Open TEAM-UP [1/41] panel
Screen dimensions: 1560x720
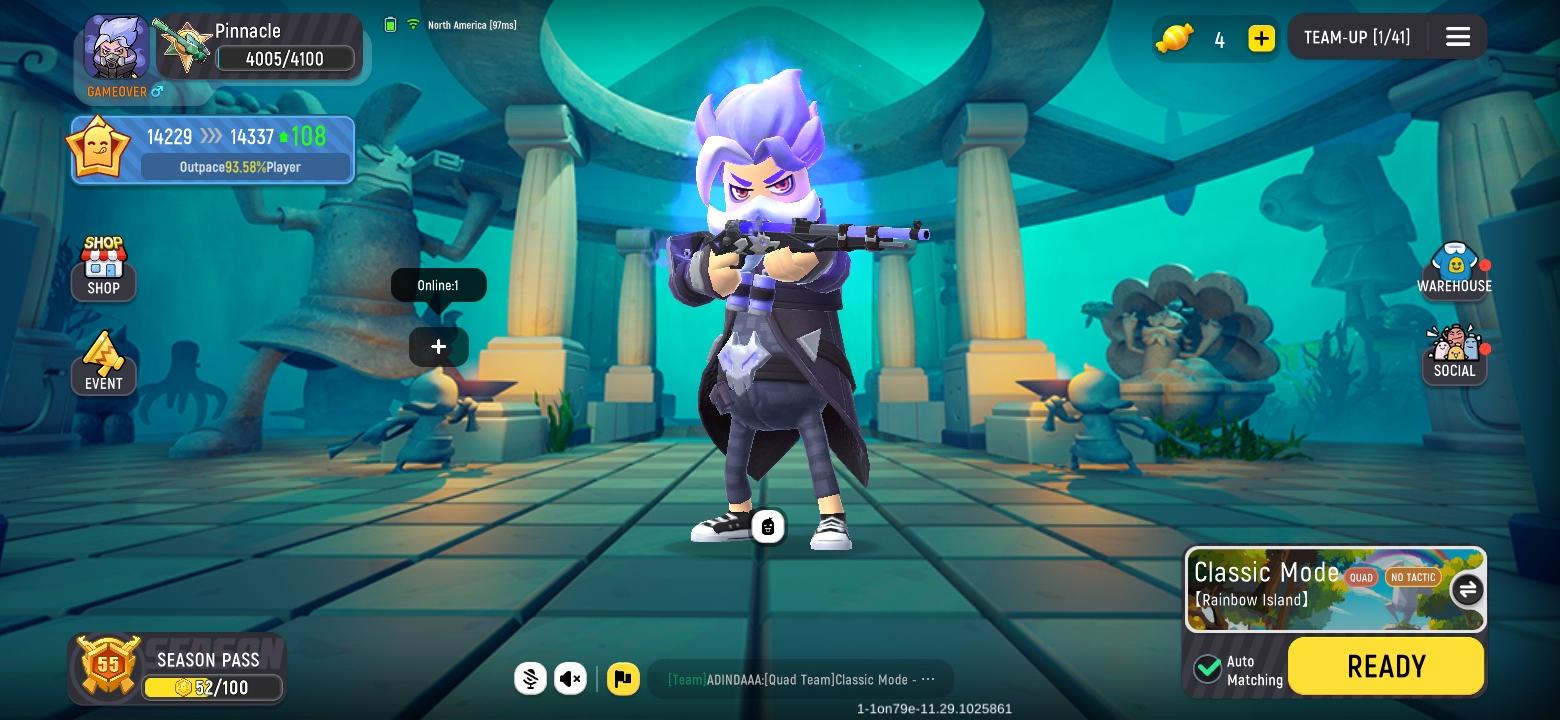point(1357,36)
